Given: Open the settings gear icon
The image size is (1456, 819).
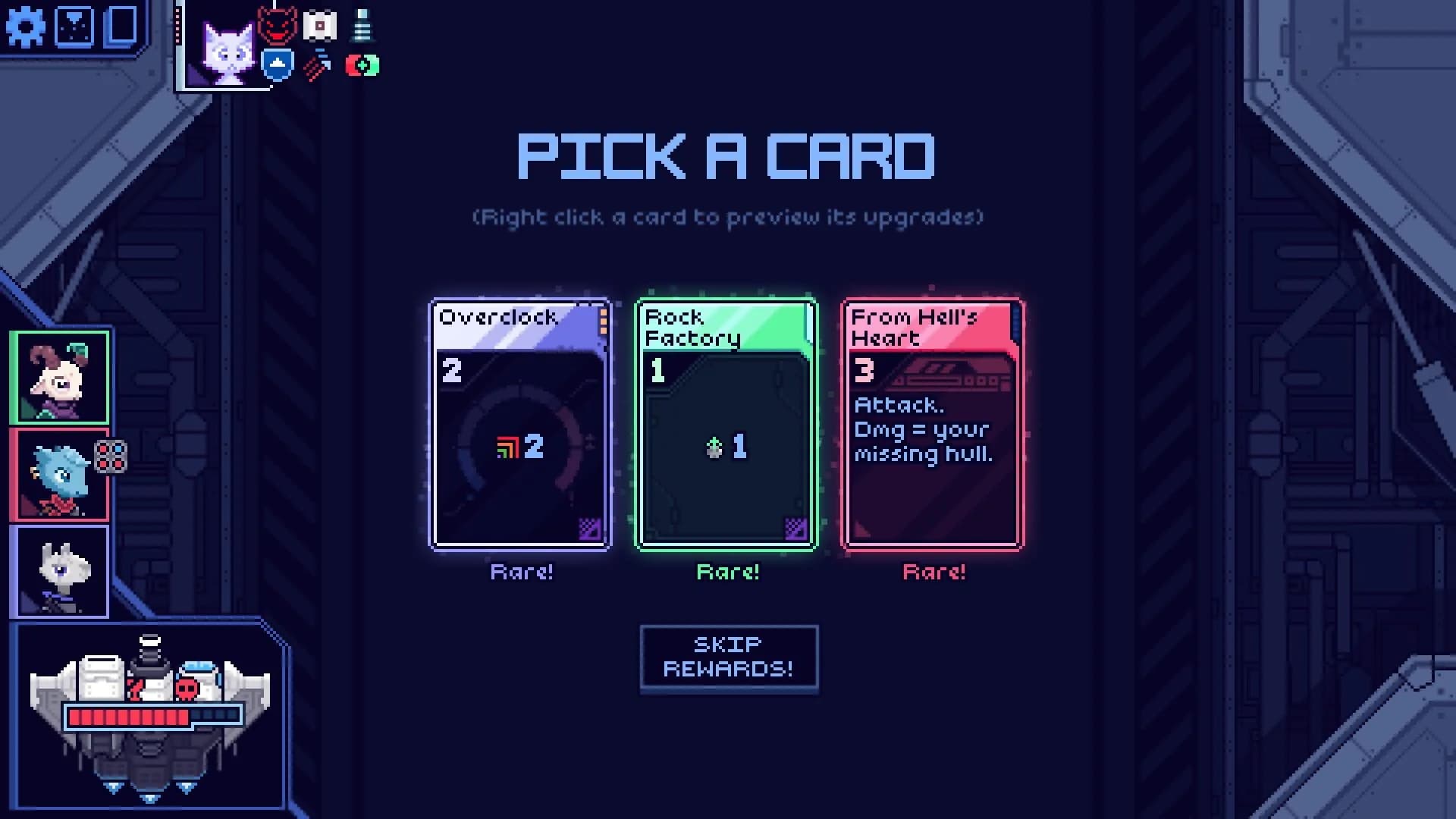Looking at the screenshot, I should (26, 27).
